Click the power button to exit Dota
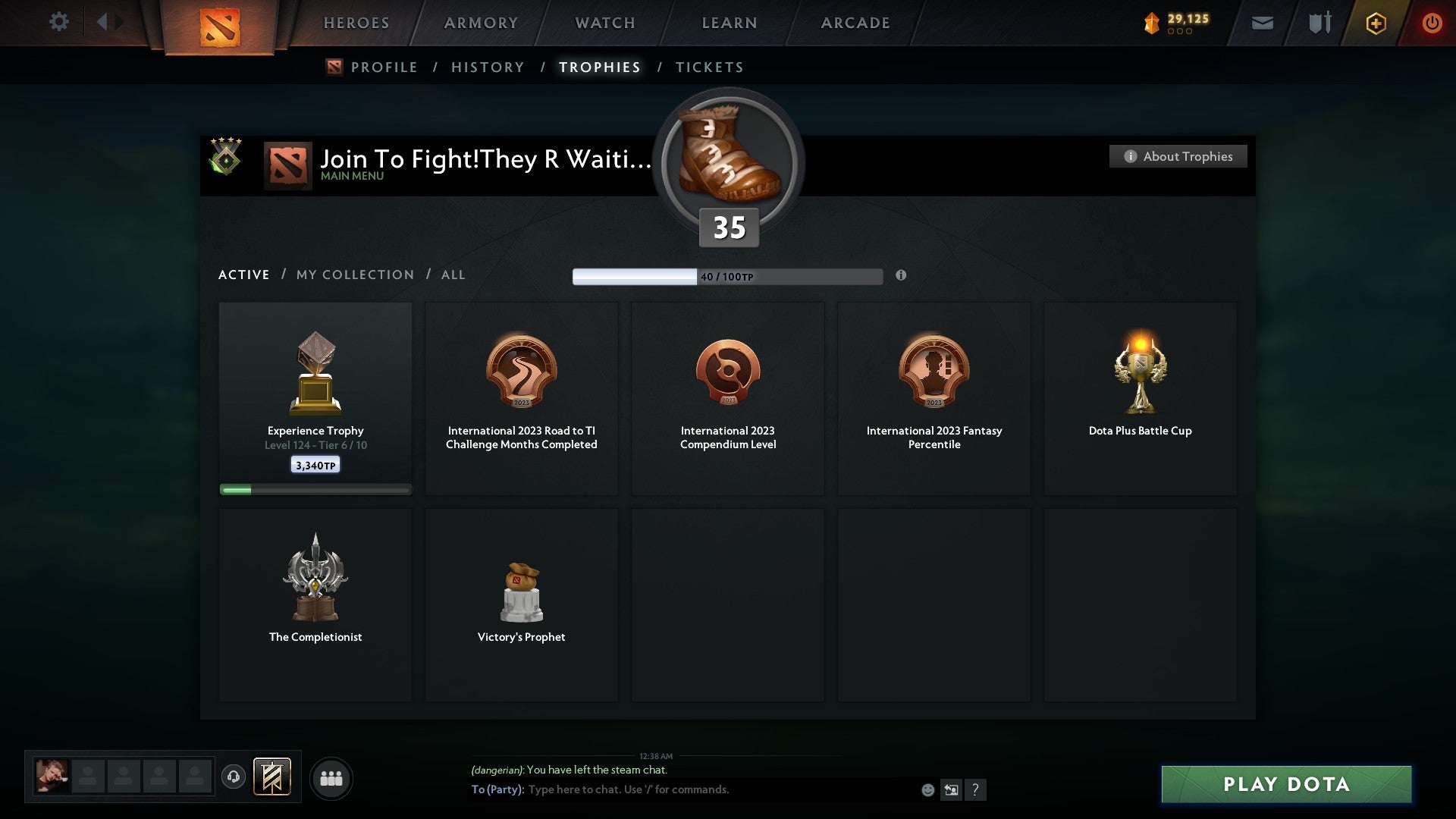This screenshot has height=819, width=1456. (1432, 23)
